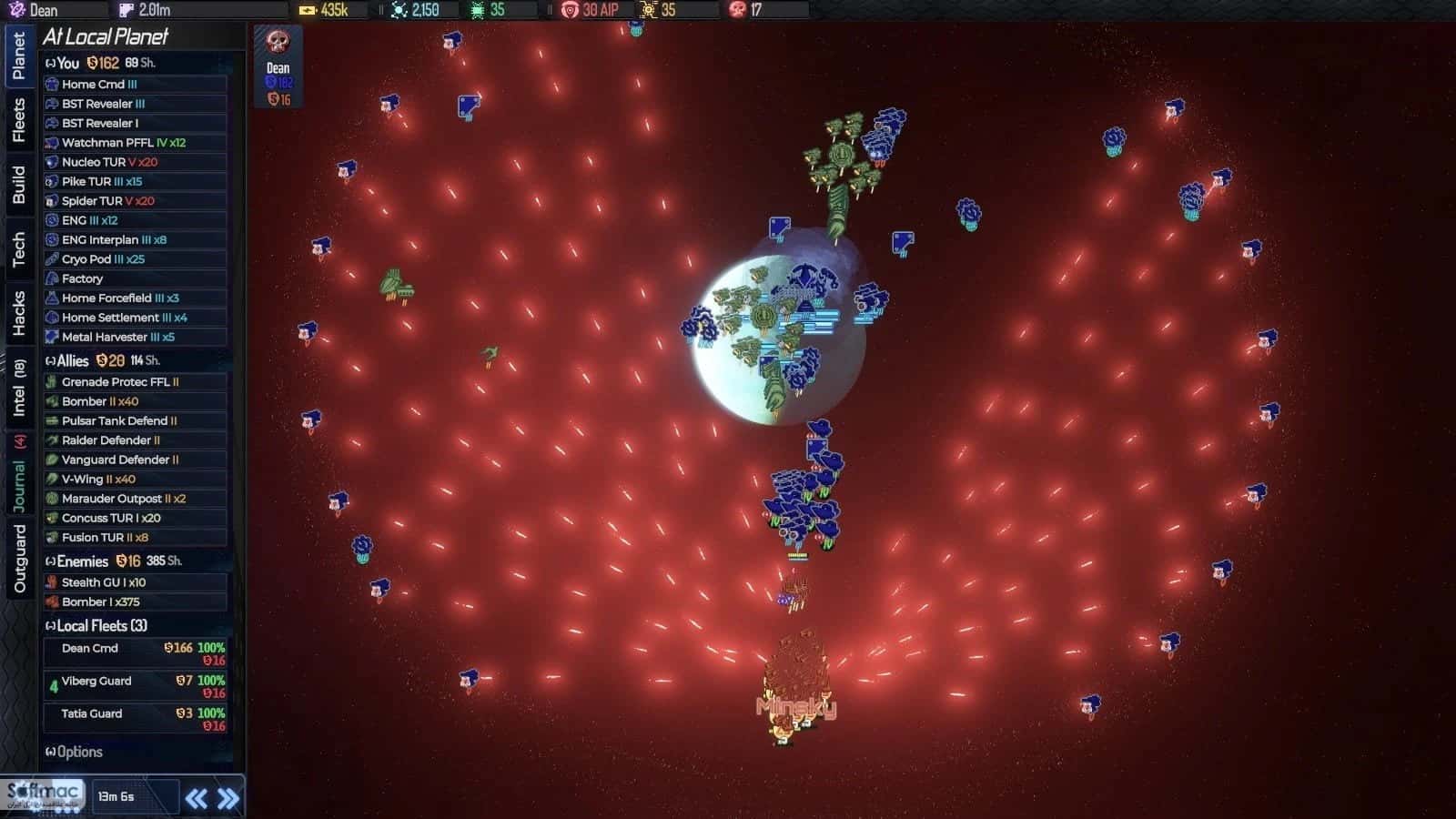Open Dean's skull portrait above the map
Image resolution: width=1456 pixels, height=819 pixels.
pyautogui.click(x=276, y=42)
